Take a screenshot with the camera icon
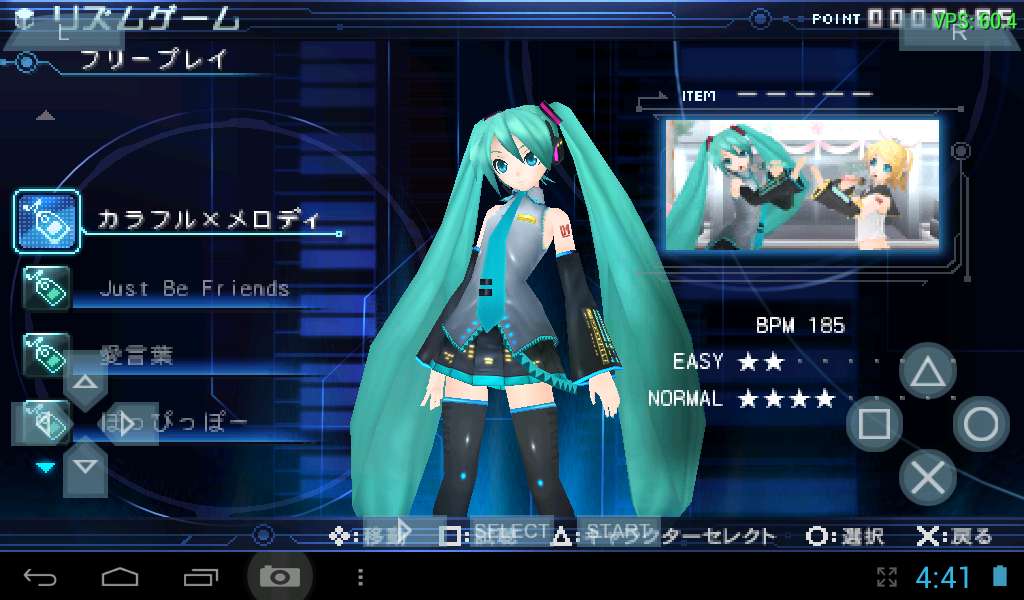The height and width of the screenshot is (600, 1024). (x=279, y=577)
